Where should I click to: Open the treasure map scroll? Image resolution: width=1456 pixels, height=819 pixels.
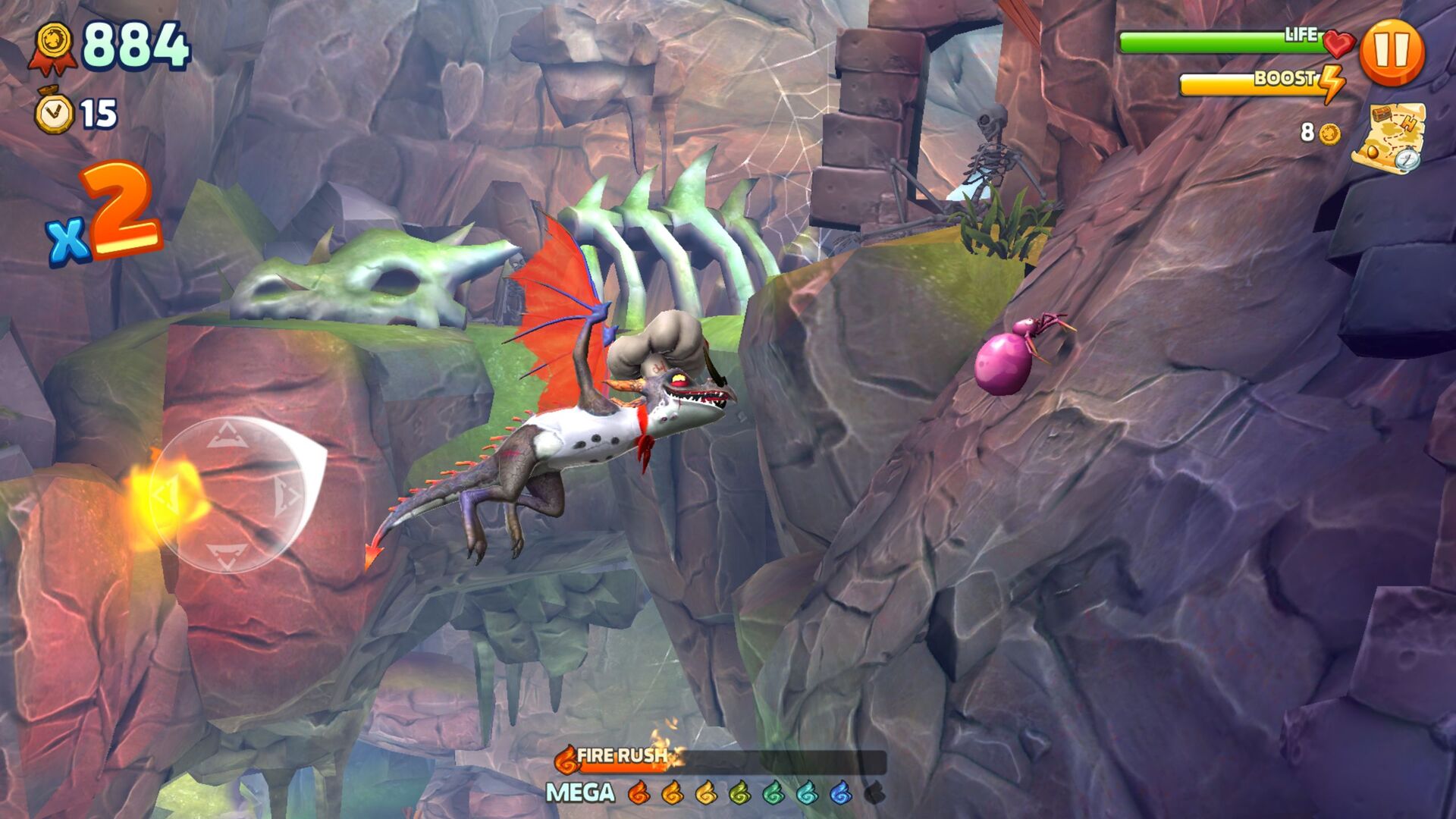point(1389,138)
